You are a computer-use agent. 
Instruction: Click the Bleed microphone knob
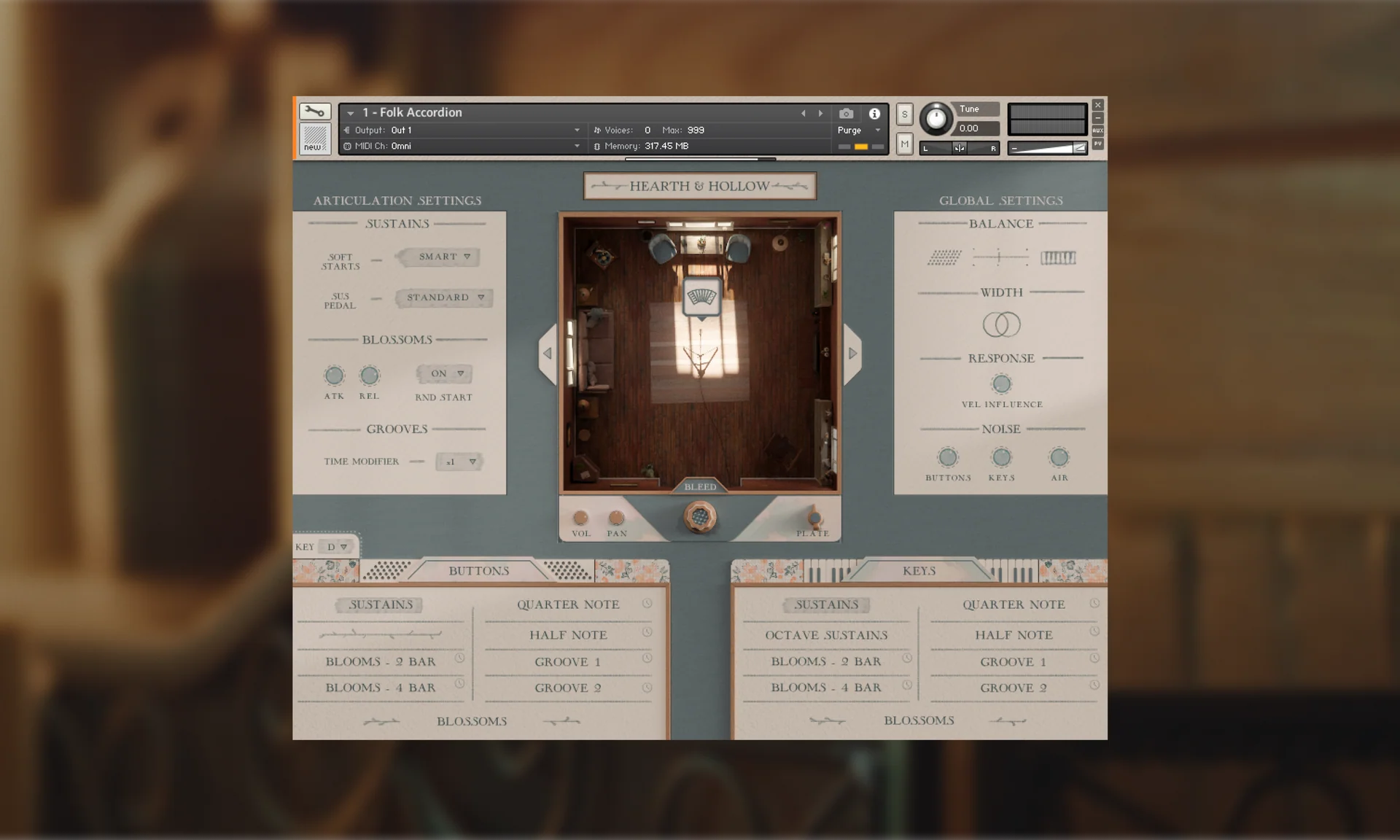700,516
